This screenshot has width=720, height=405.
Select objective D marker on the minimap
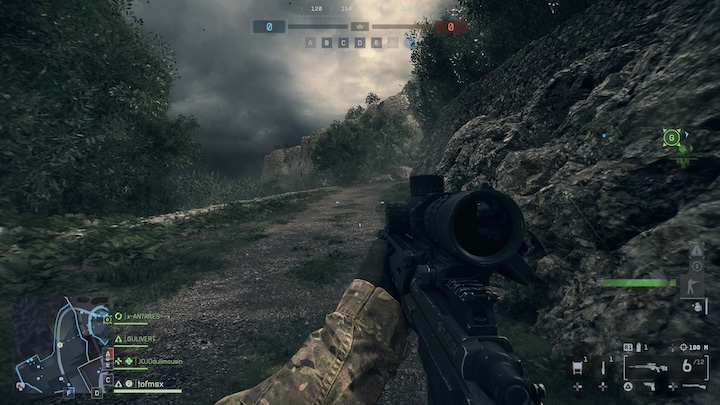tap(98, 393)
